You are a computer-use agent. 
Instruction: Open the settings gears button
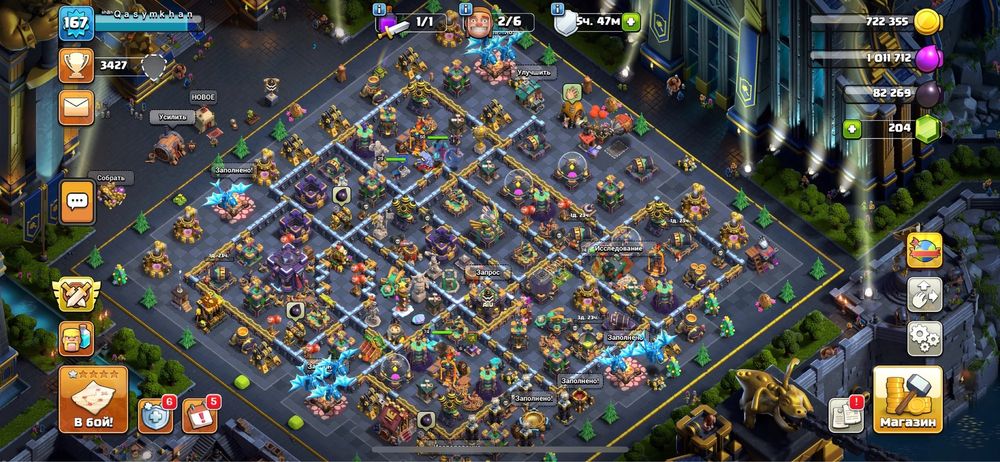(924, 337)
